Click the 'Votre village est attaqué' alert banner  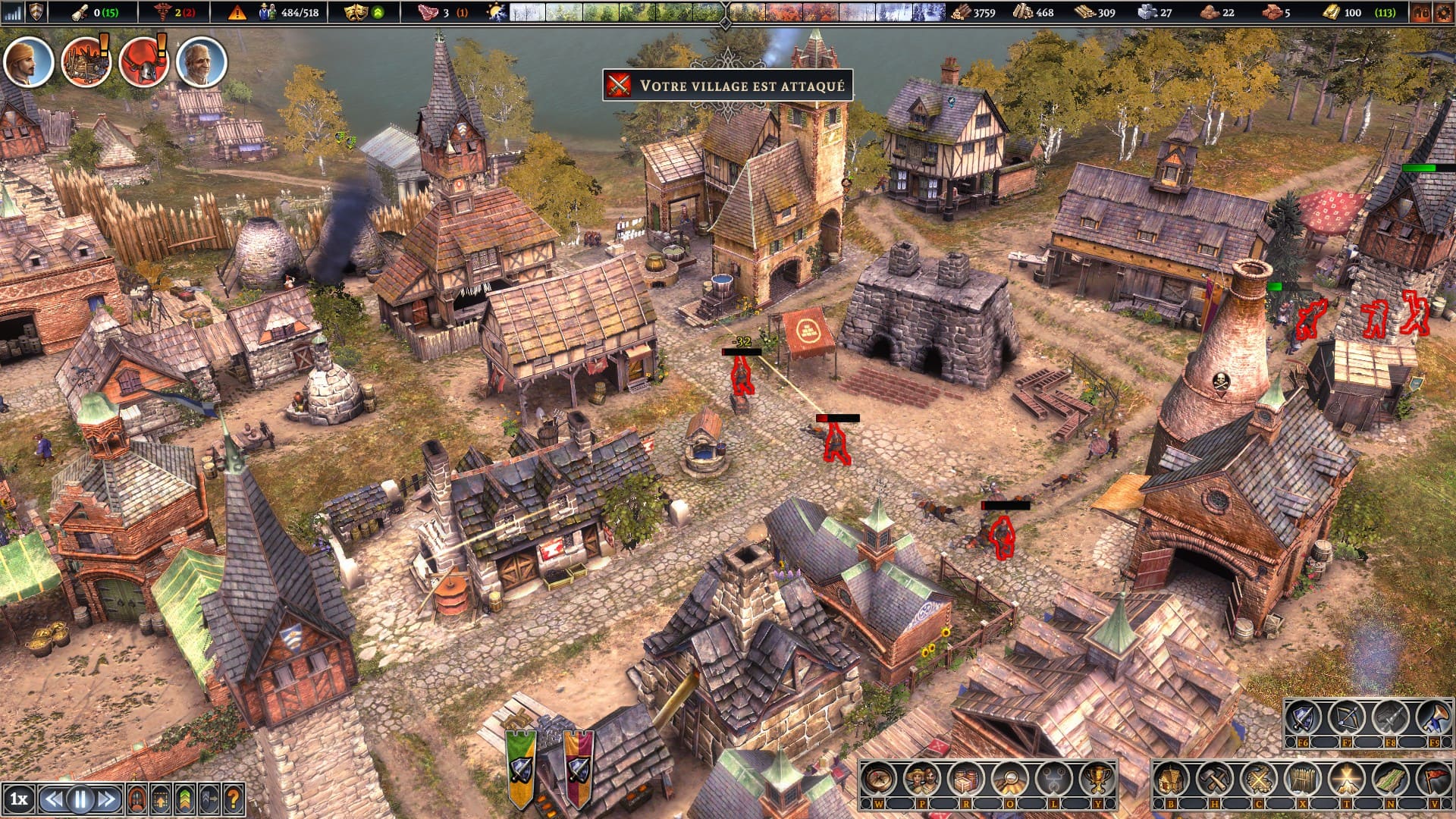pyautogui.click(x=728, y=85)
